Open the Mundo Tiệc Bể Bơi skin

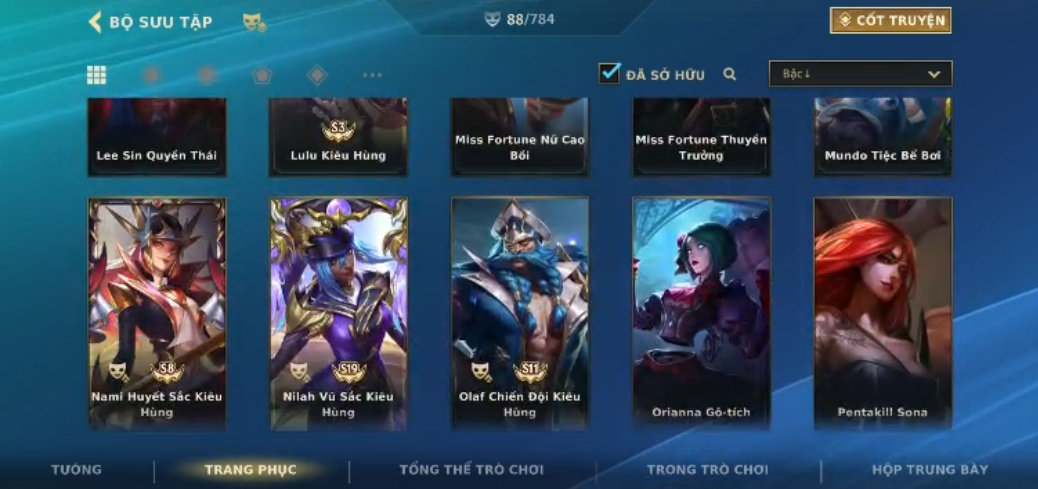pyautogui.click(x=882, y=137)
